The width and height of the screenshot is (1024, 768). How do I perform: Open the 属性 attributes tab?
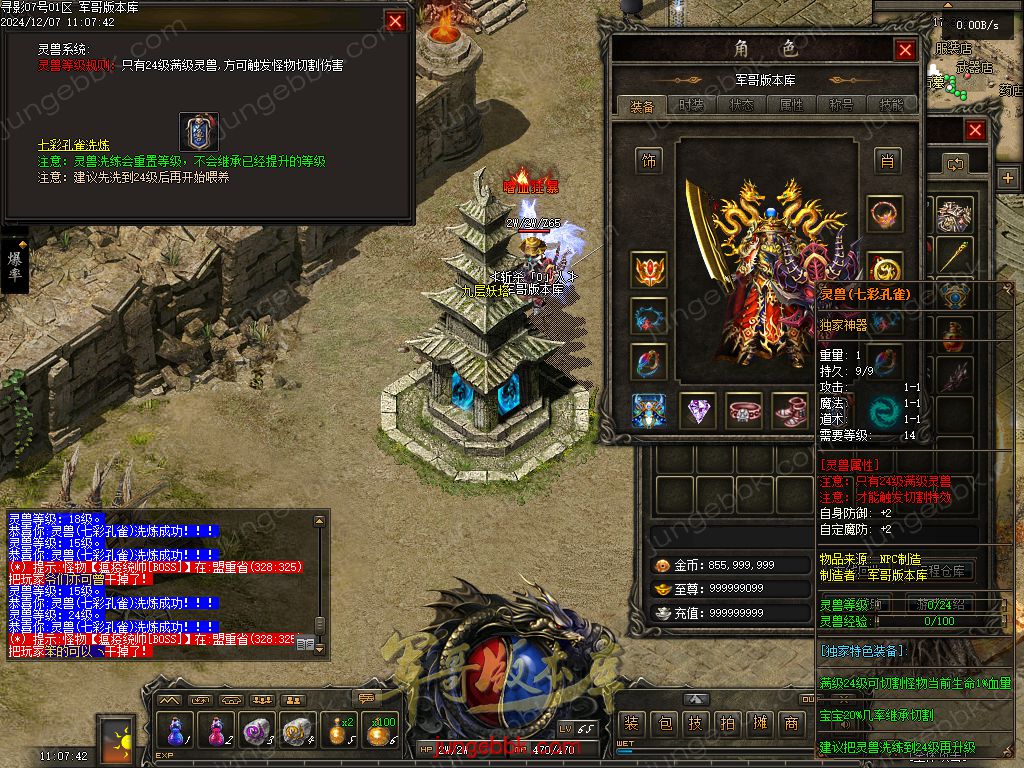click(792, 105)
